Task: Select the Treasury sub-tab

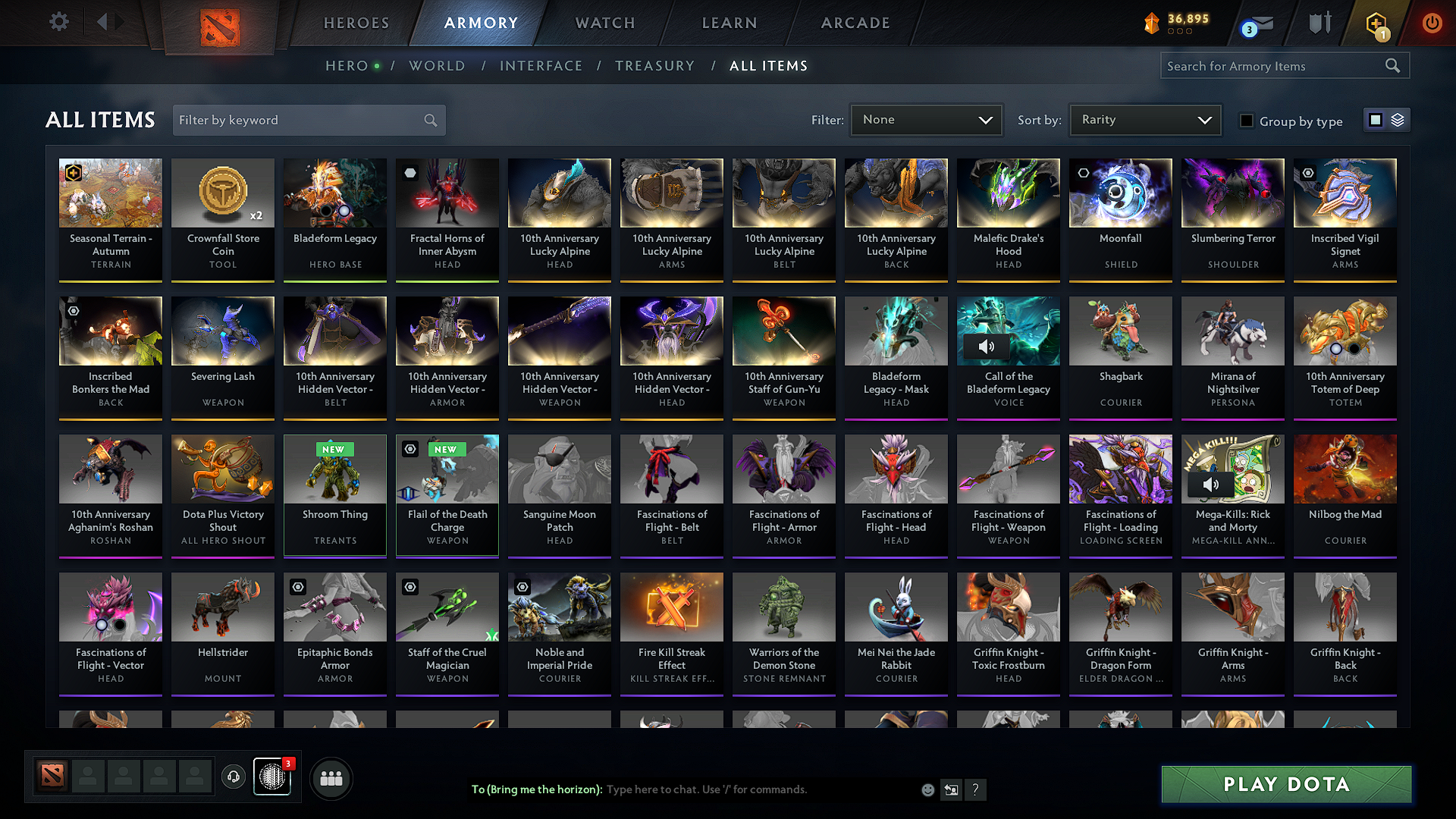Action: pyautogui.click(x=655, y=65)
